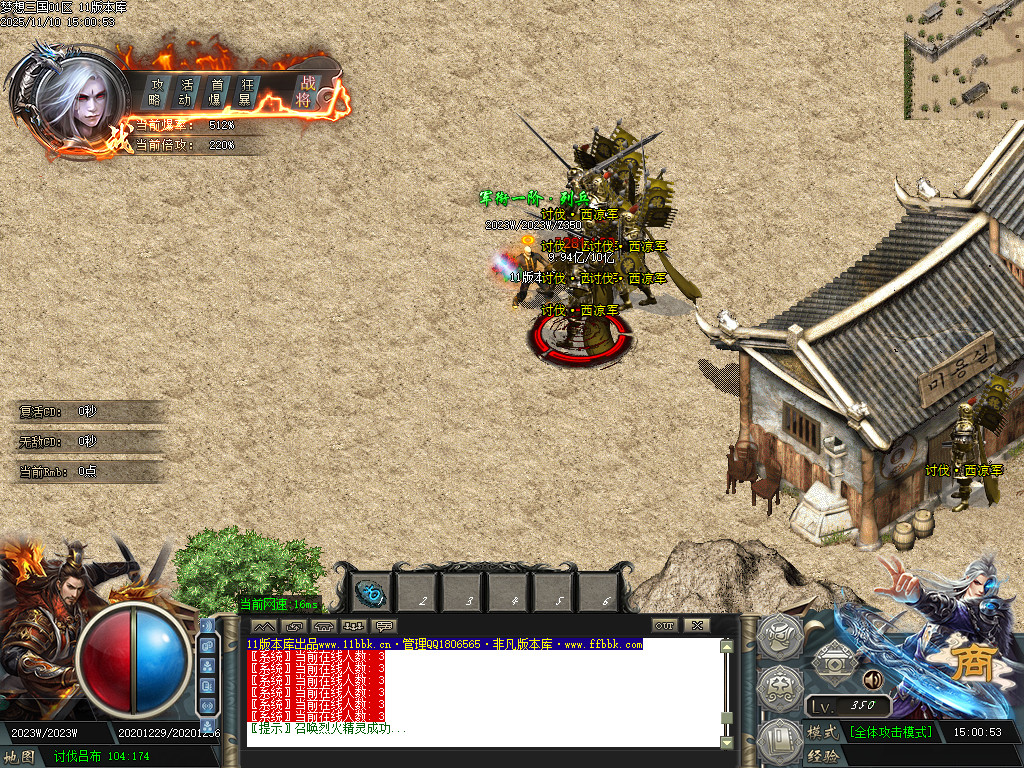The image size is (1024, 768).
Task: Click the OUT button above the chat
Action: coord(665,626)
